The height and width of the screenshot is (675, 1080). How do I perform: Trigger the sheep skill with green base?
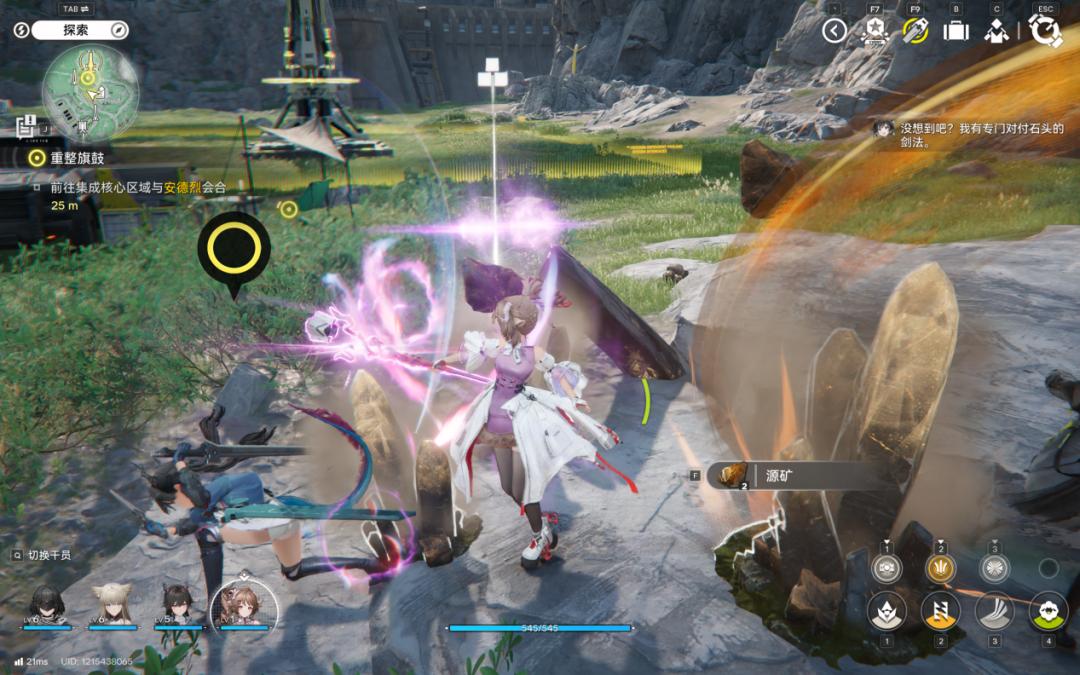(1048, 610)
